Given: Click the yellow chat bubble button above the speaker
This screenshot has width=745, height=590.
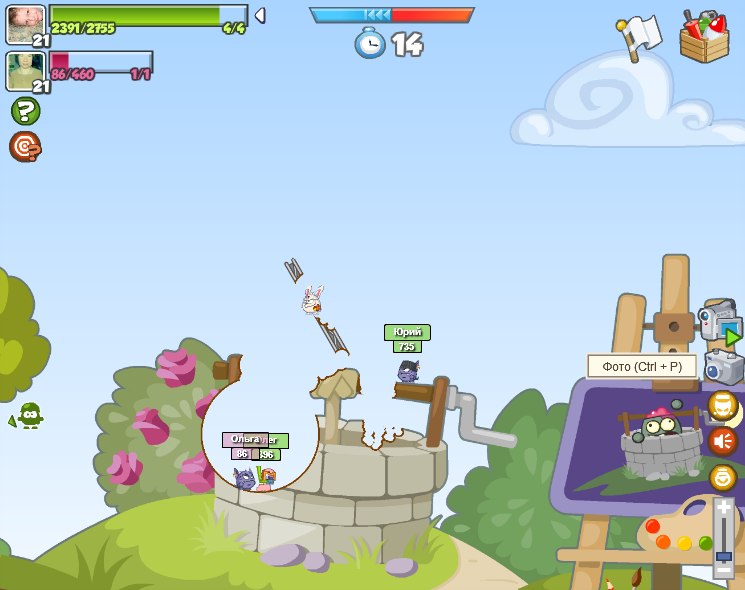Looking at the screenshot, I should (x=722, y=405).
